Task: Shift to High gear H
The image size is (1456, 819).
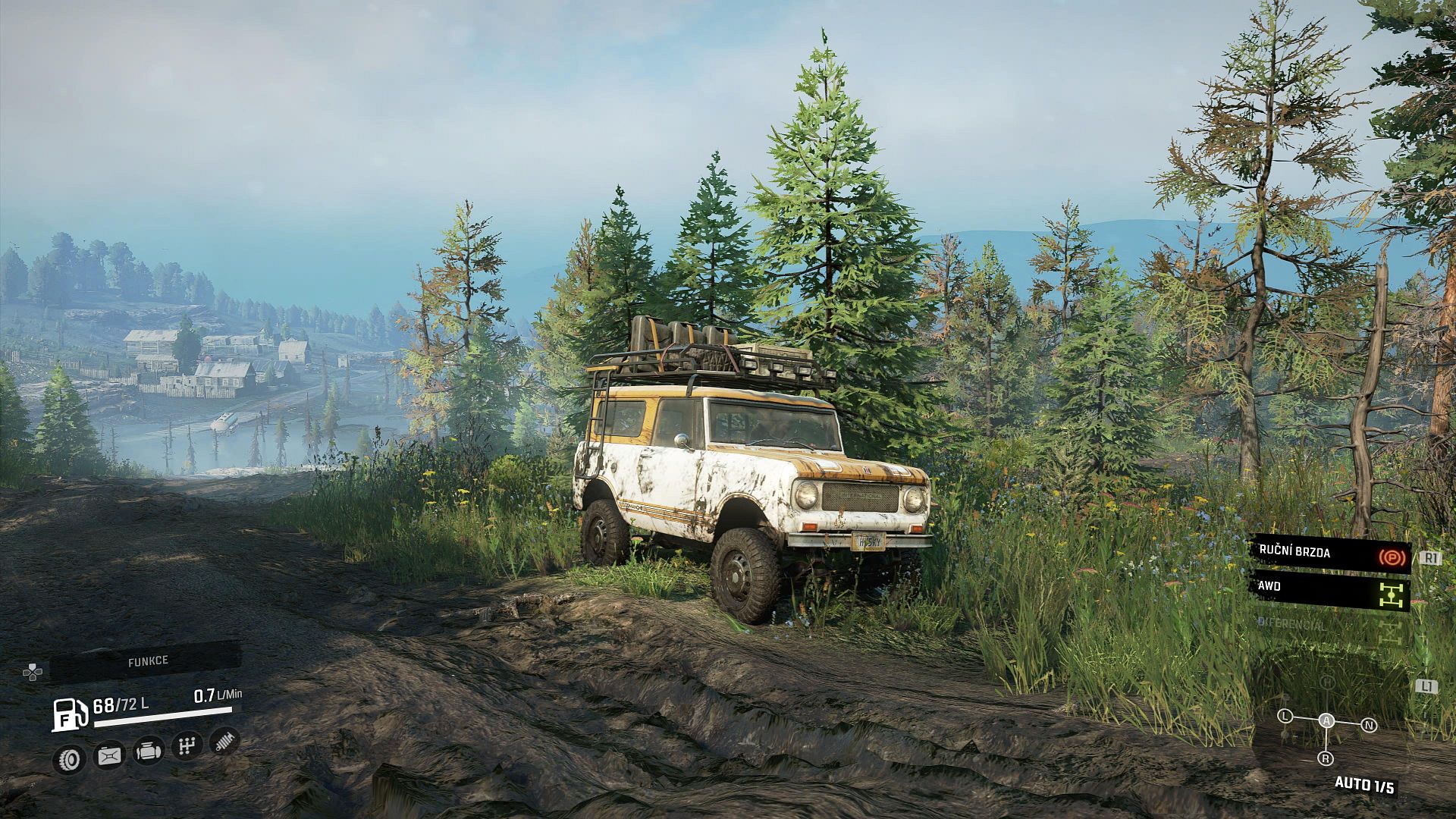Action: tap(1327, 682)
